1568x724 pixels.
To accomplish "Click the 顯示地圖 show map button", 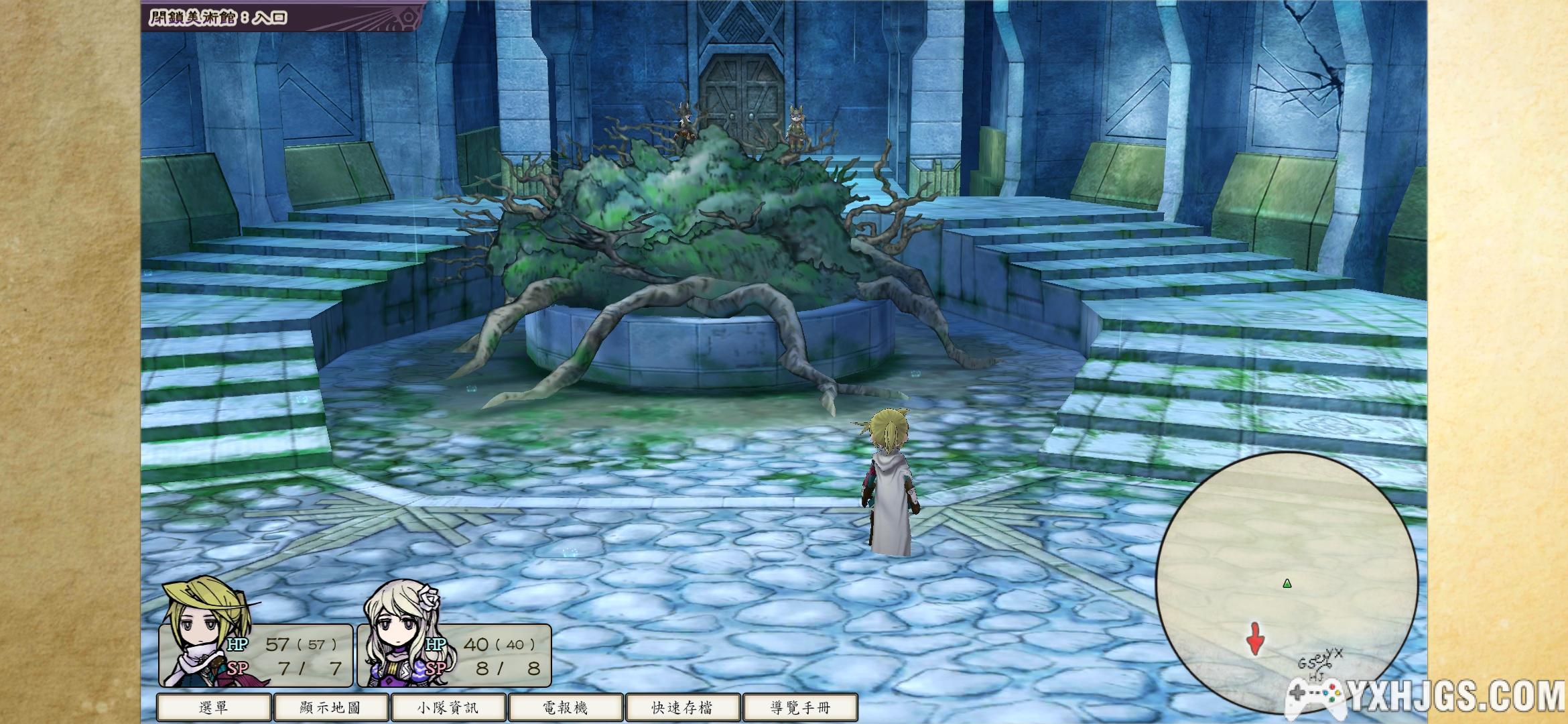I will [331, 708].
